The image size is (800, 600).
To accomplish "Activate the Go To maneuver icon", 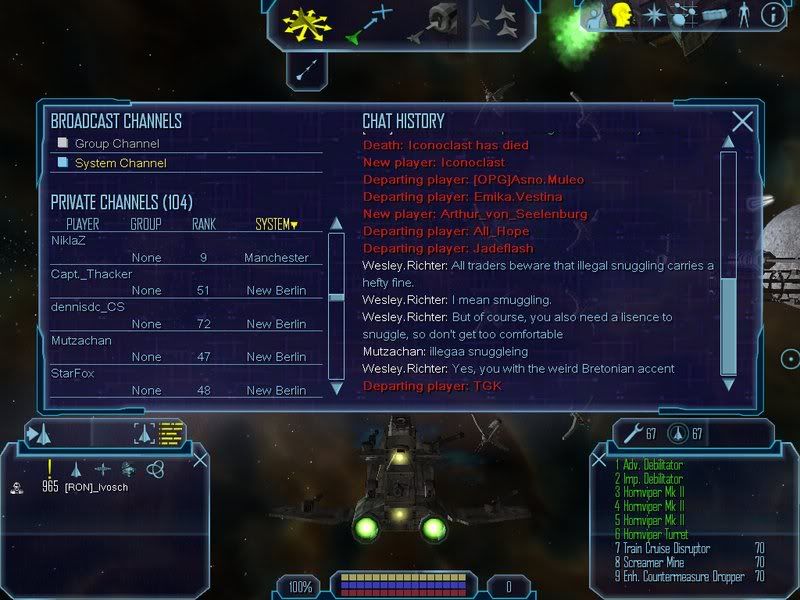I will click(x=369, y=24).
